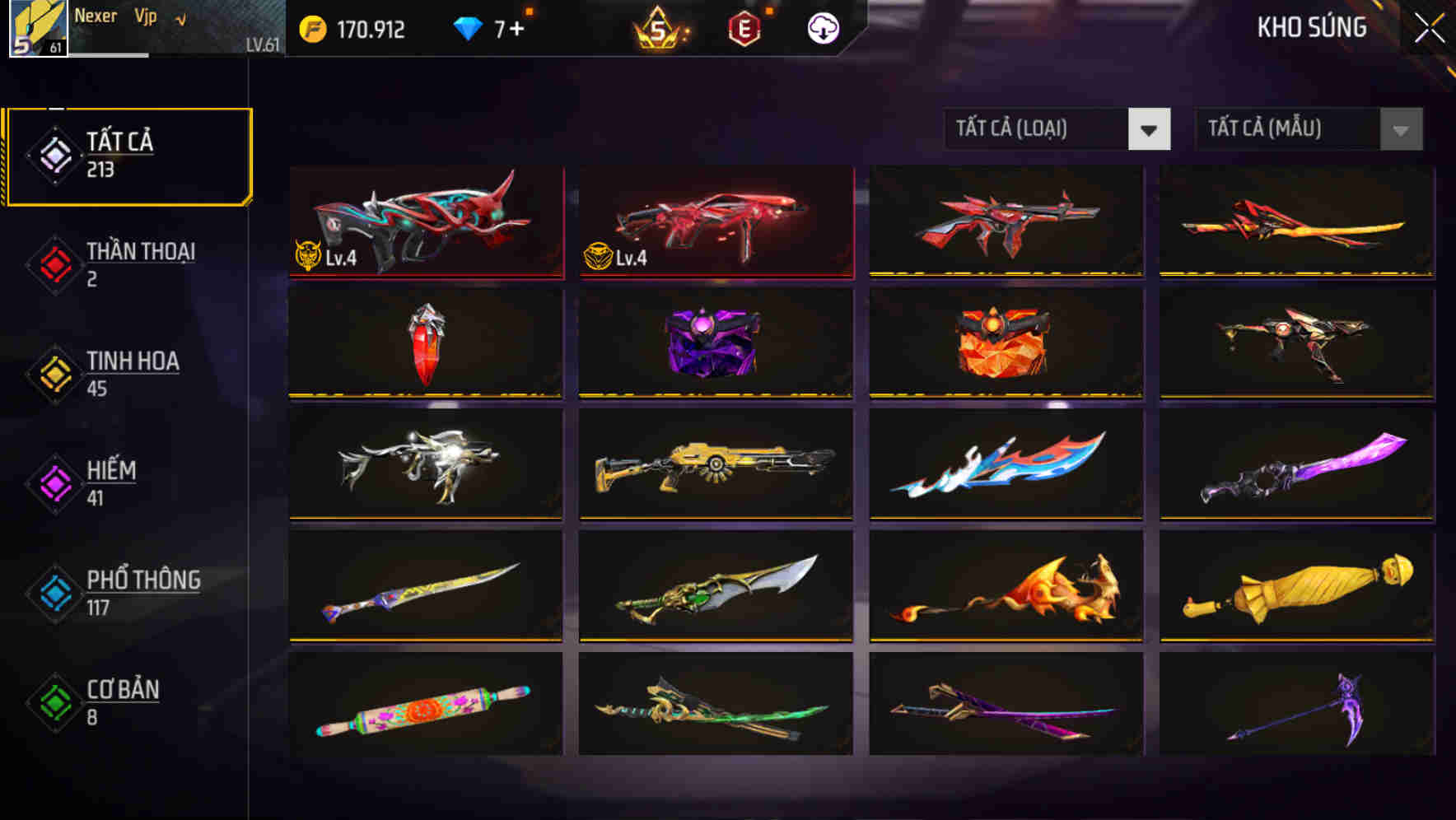This screenshot has width=1456, height=820.
Task: Click the HIẾM purple rarity icon
Action: 54,482
